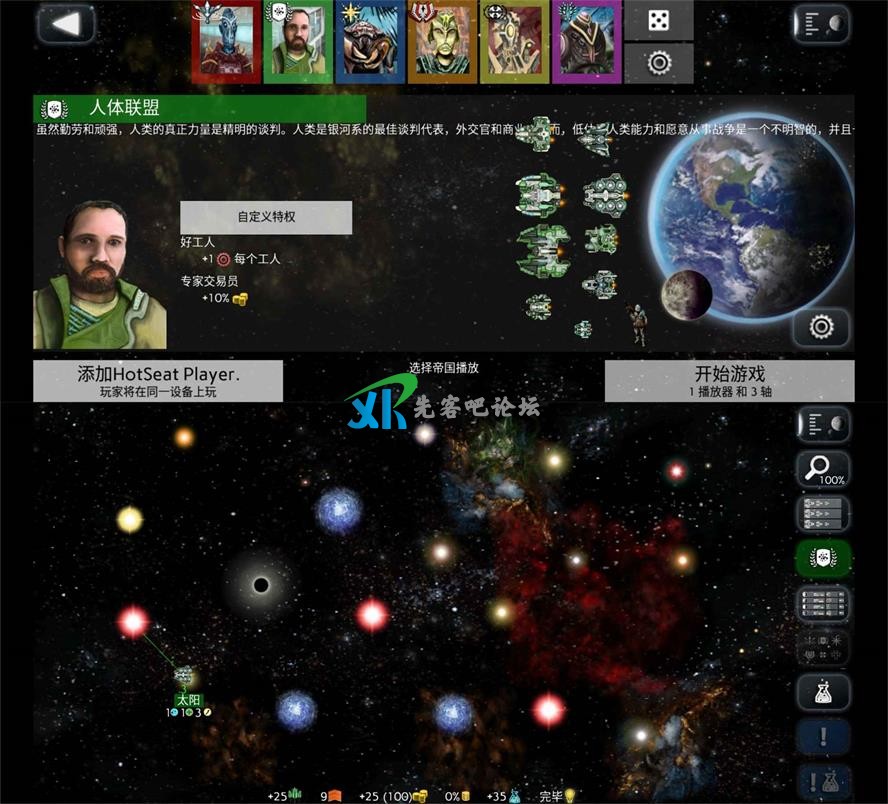Screen dimensions: 888x804
Task: Choose the golden robot race portrait
Action: click(514, 42)
